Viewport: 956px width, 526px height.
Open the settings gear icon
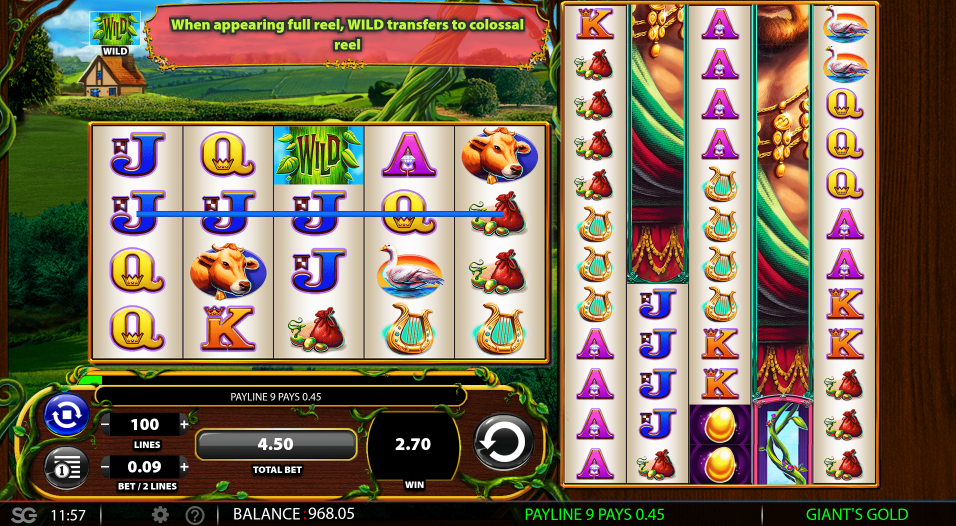pyautogui.click(x=160, y=515)
